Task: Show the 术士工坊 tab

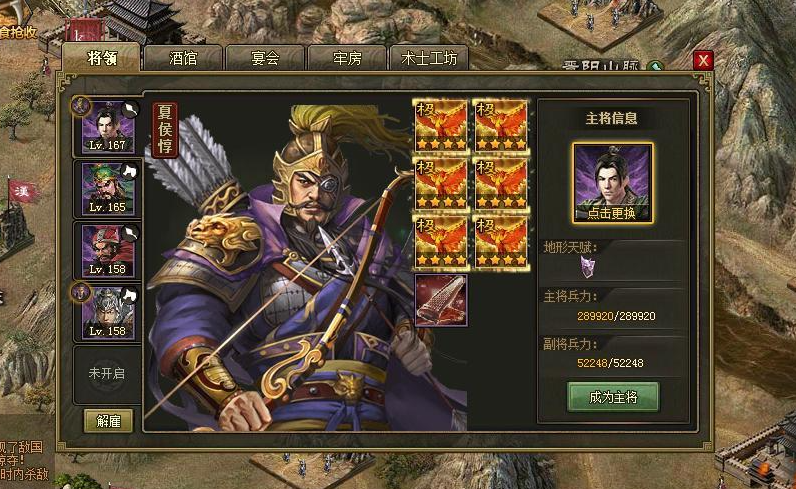Action: point(429,58)
